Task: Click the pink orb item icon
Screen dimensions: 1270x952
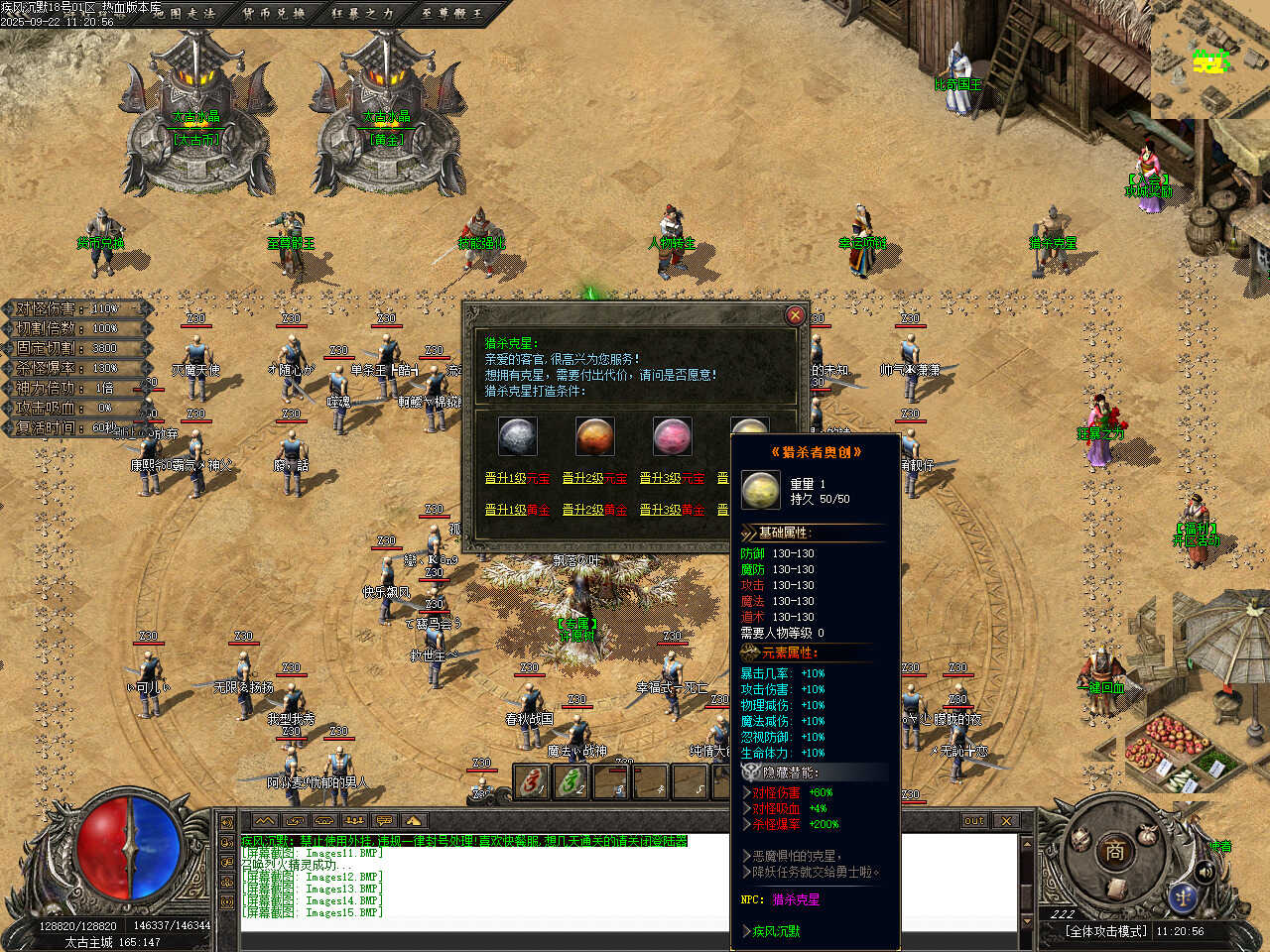Action: coord(672,436)
